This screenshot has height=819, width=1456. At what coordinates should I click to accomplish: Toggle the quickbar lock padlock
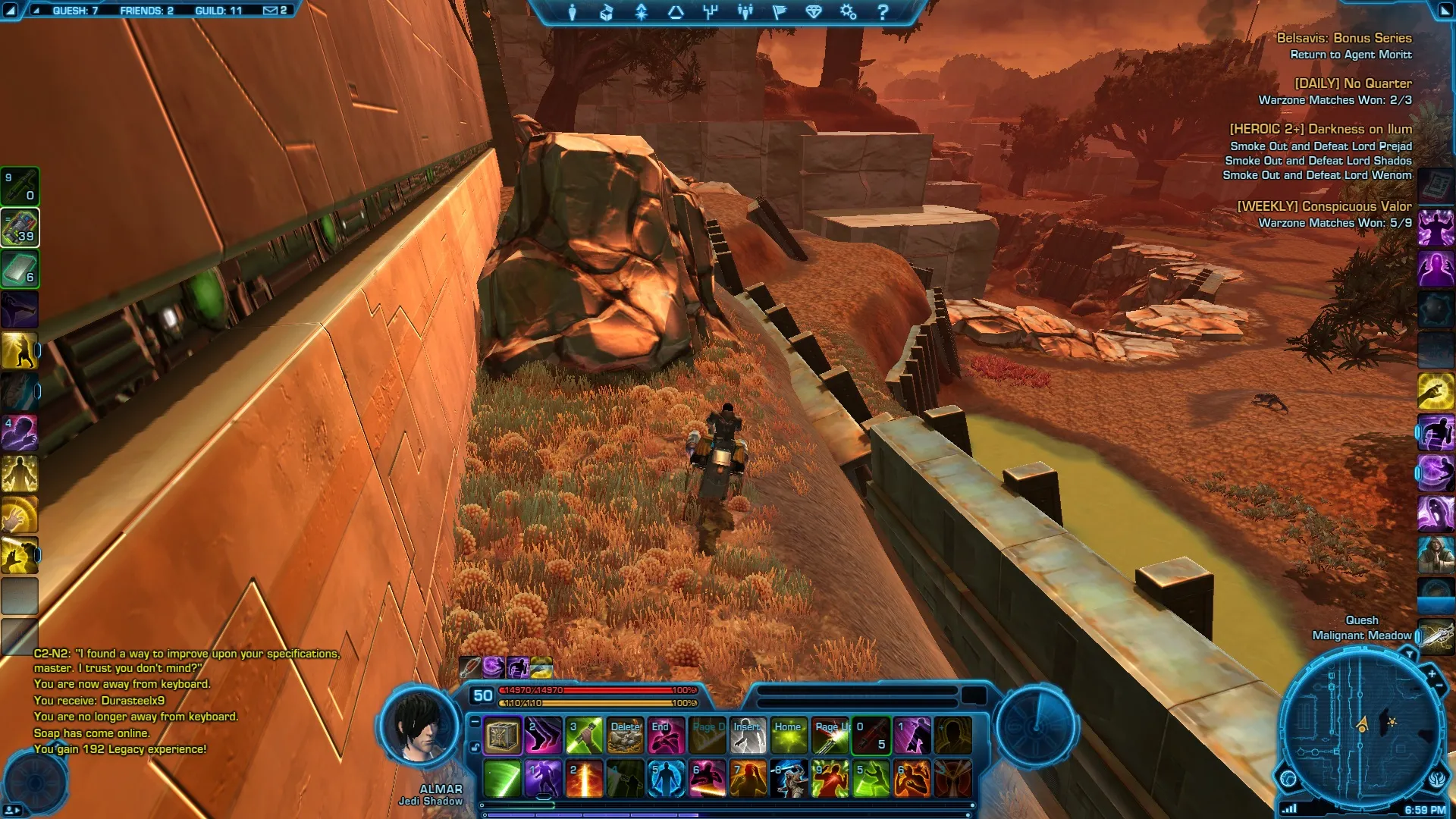(475, 747)
